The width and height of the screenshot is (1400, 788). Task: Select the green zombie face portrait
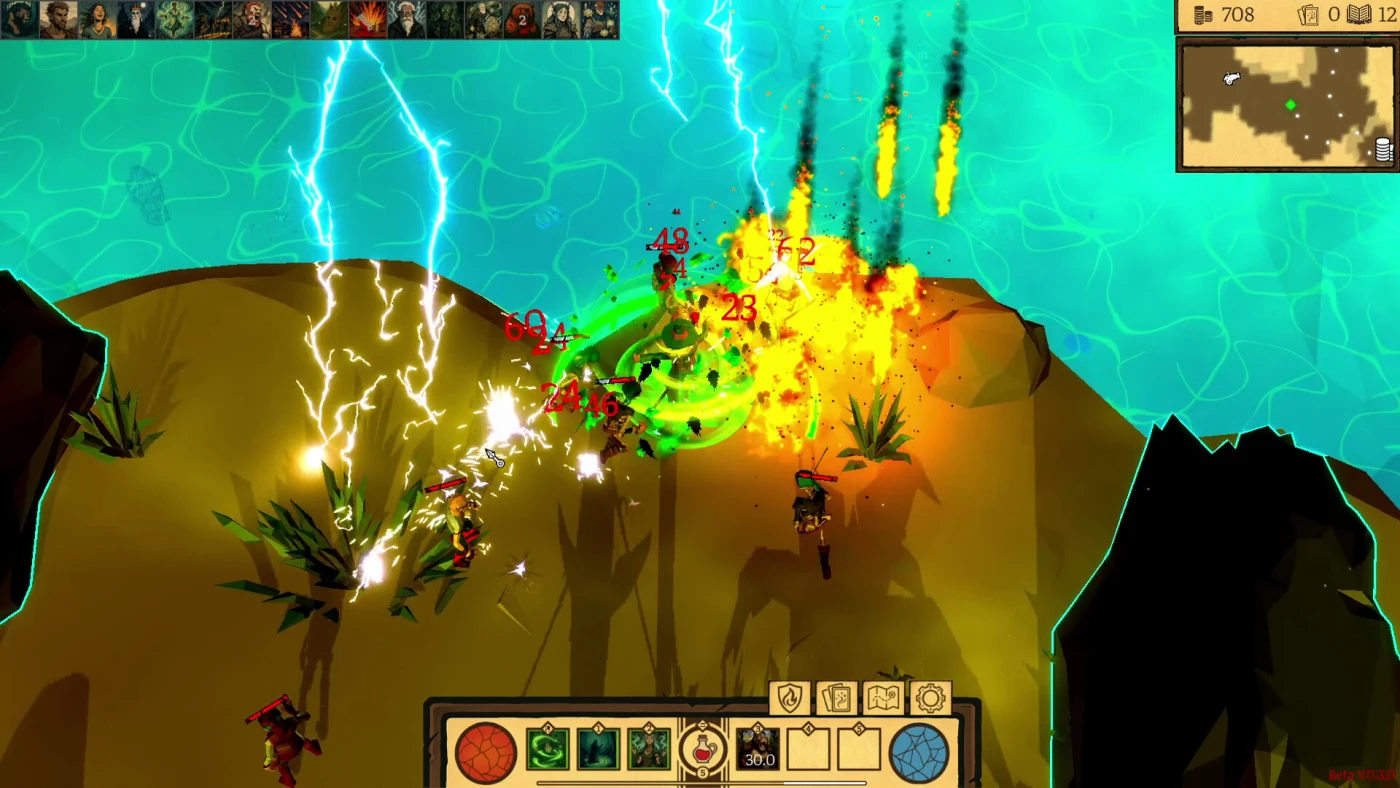444,19
